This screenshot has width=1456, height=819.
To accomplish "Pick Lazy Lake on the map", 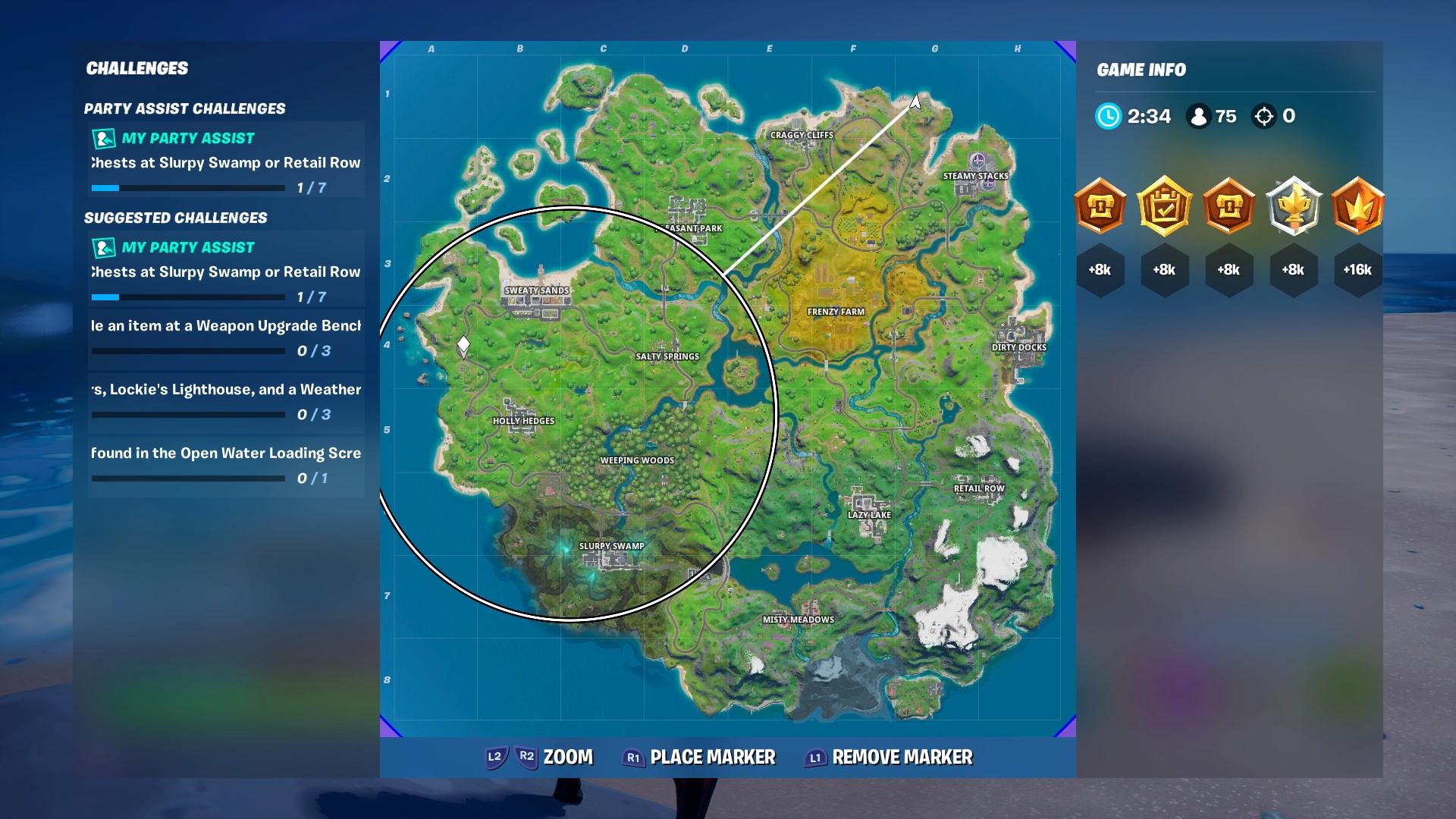I will [x=869, y=515].
